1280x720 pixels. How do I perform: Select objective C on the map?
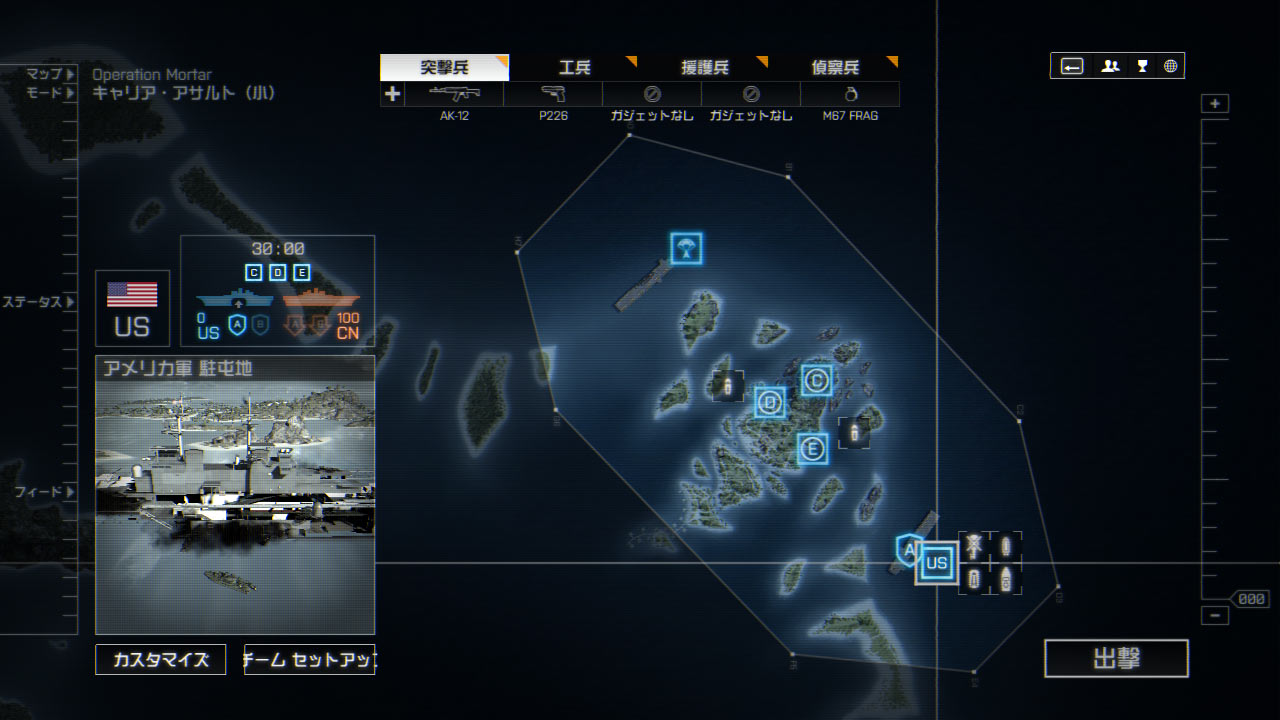pos(816,380)
